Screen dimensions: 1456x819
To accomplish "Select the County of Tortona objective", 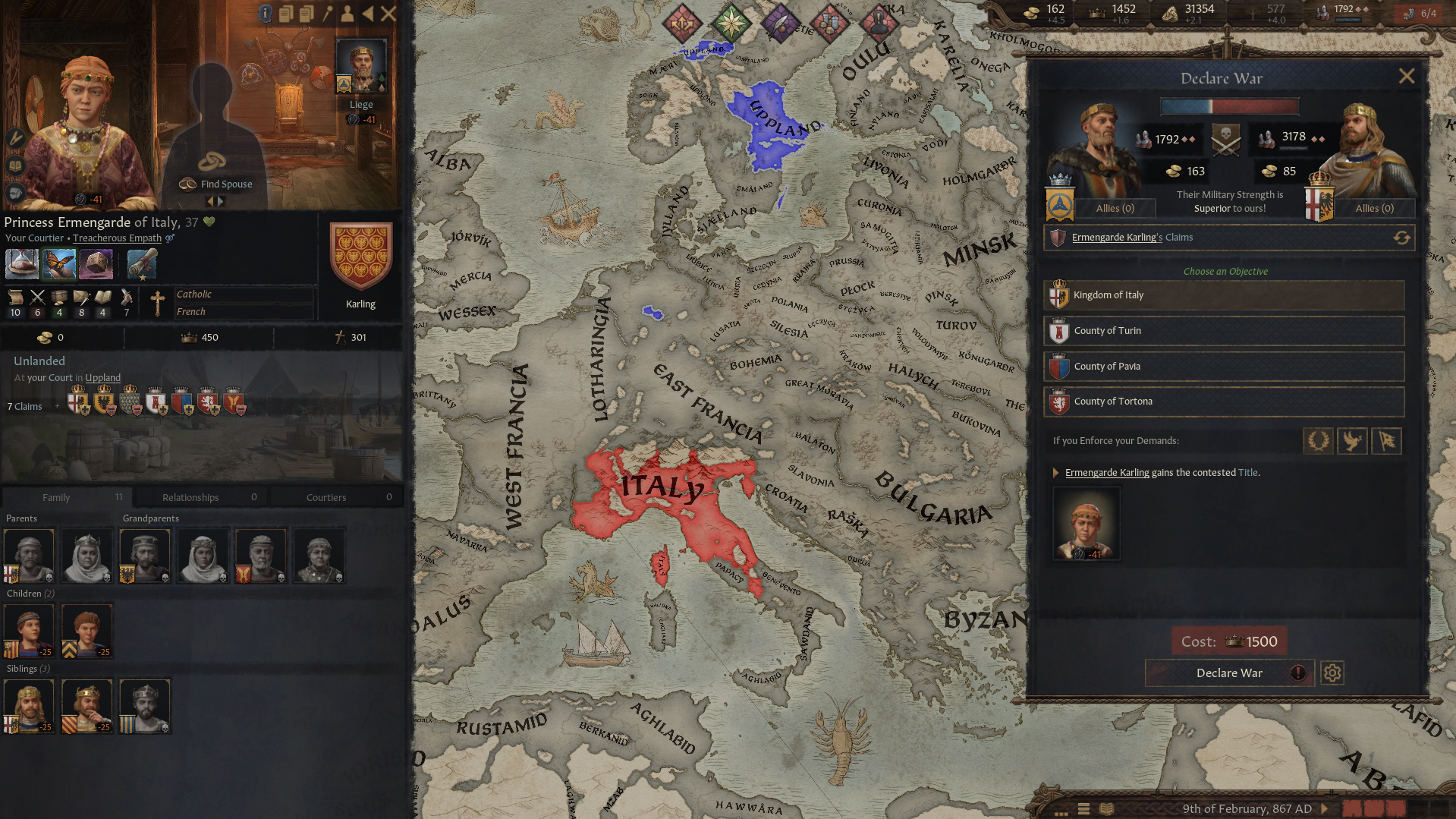I will point(1223,401).
